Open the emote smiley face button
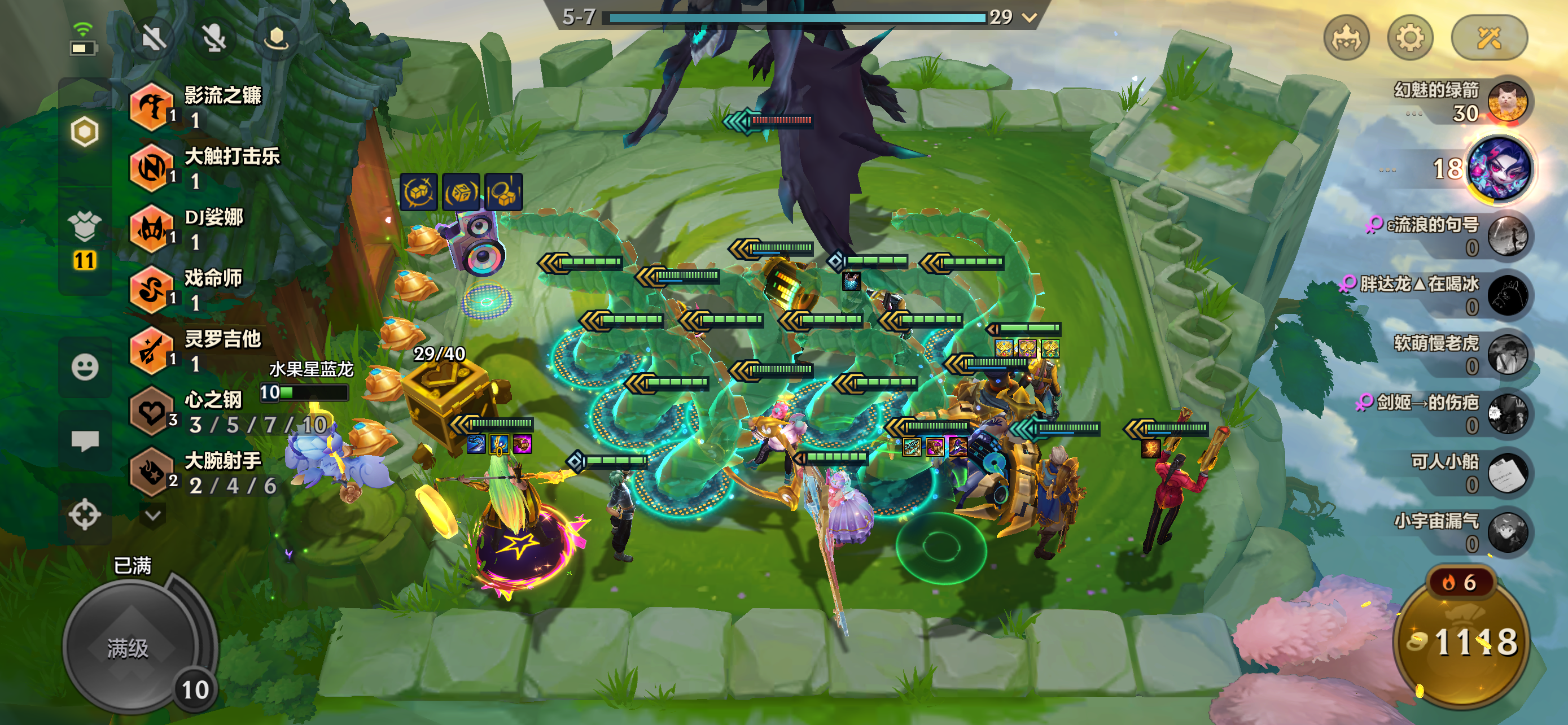This screenshot has height=725, width=1568. (x=85, y=367)
